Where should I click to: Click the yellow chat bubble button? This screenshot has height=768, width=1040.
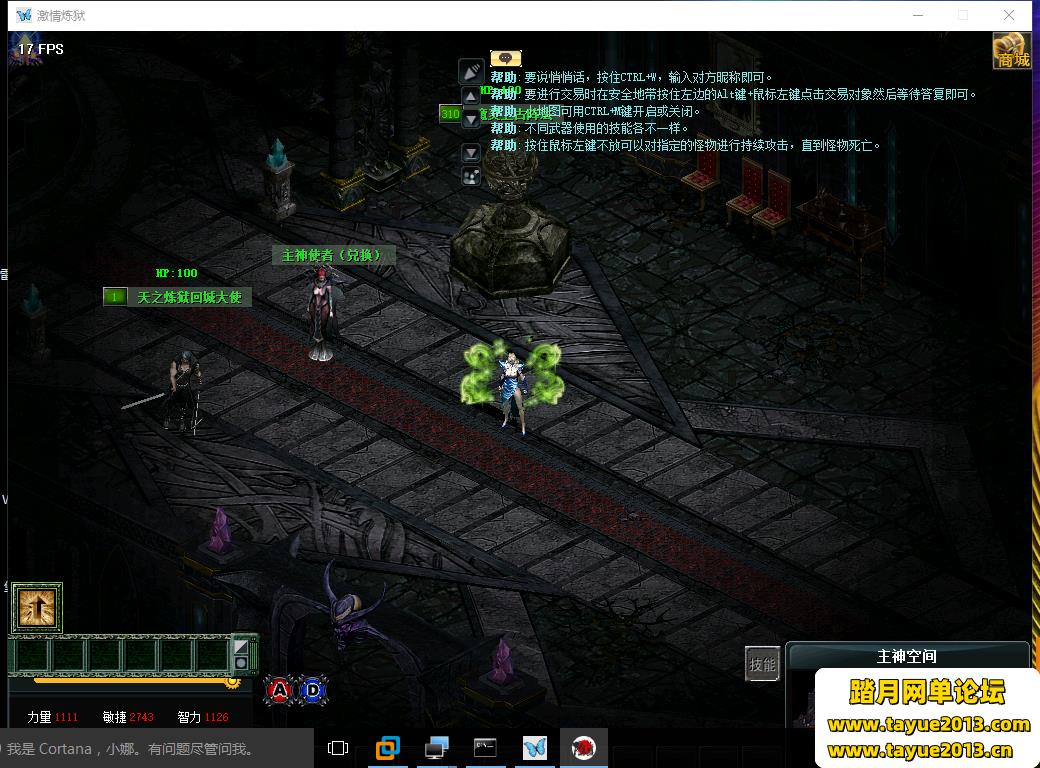pyautogui.click(x=505, y=58)
